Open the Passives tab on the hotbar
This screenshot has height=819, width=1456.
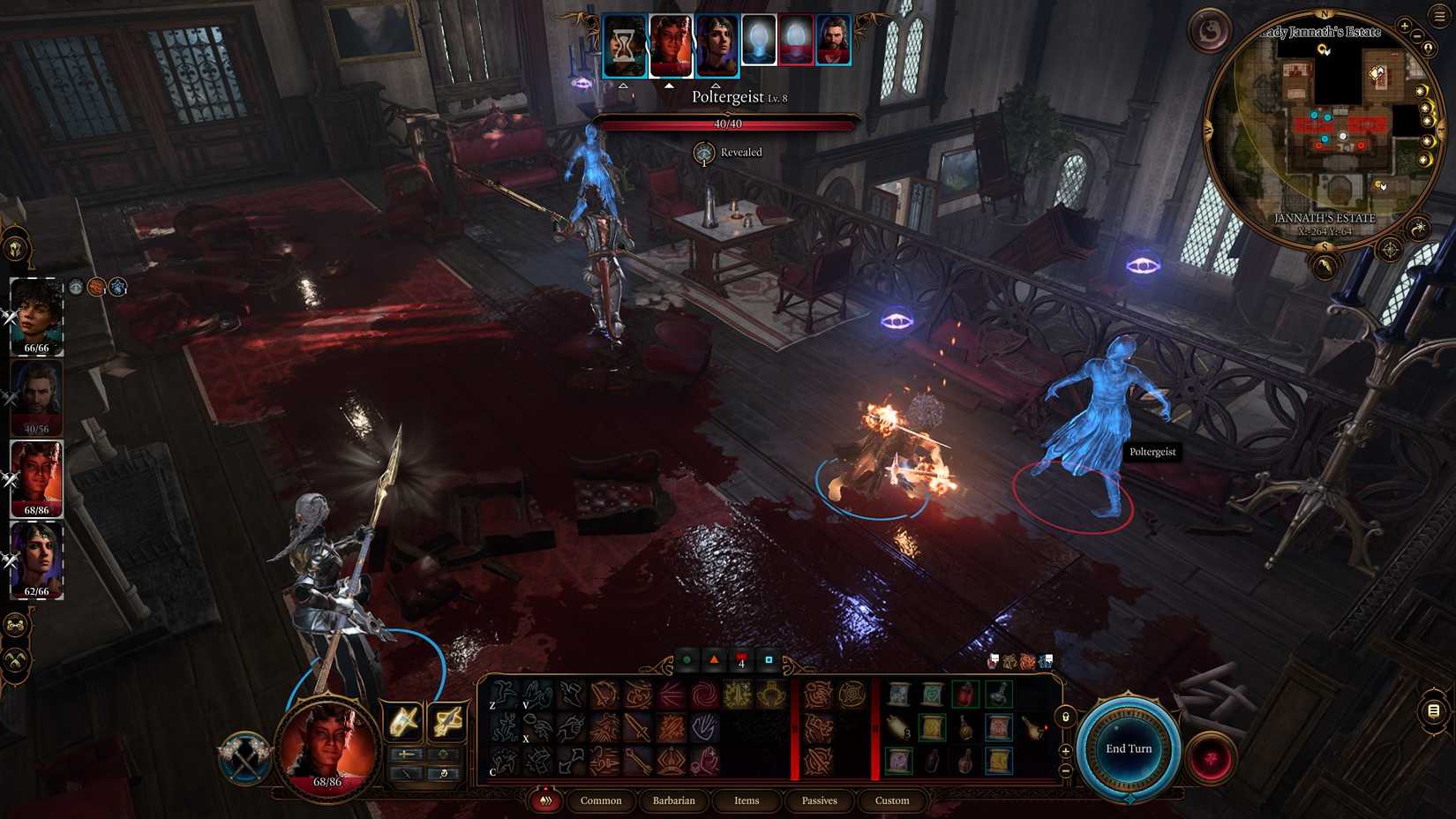(x=819, y=800)
